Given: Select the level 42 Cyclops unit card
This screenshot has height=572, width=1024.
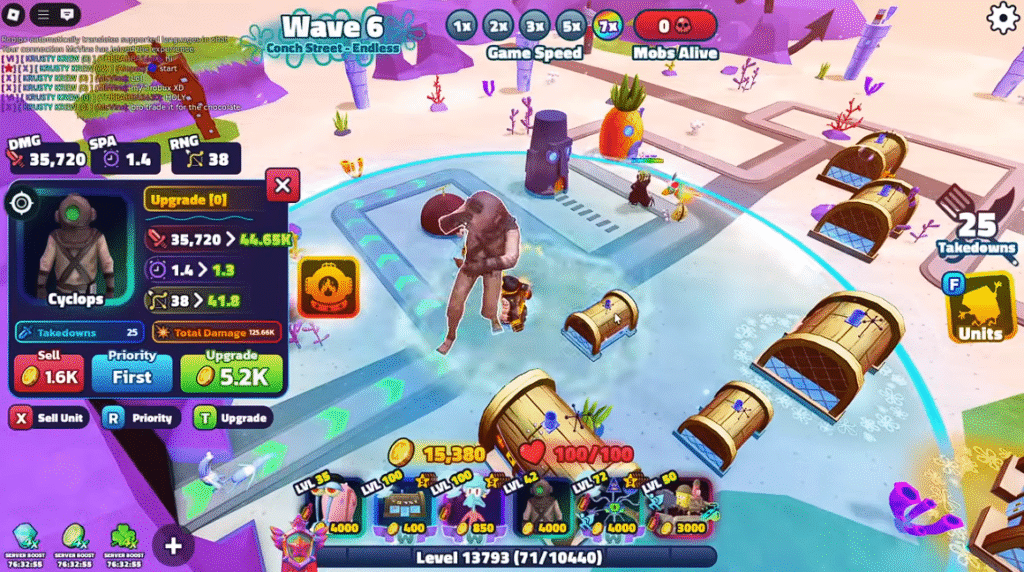Looking at the screenshot, I should pyautogui.click(x=542, y=506).
